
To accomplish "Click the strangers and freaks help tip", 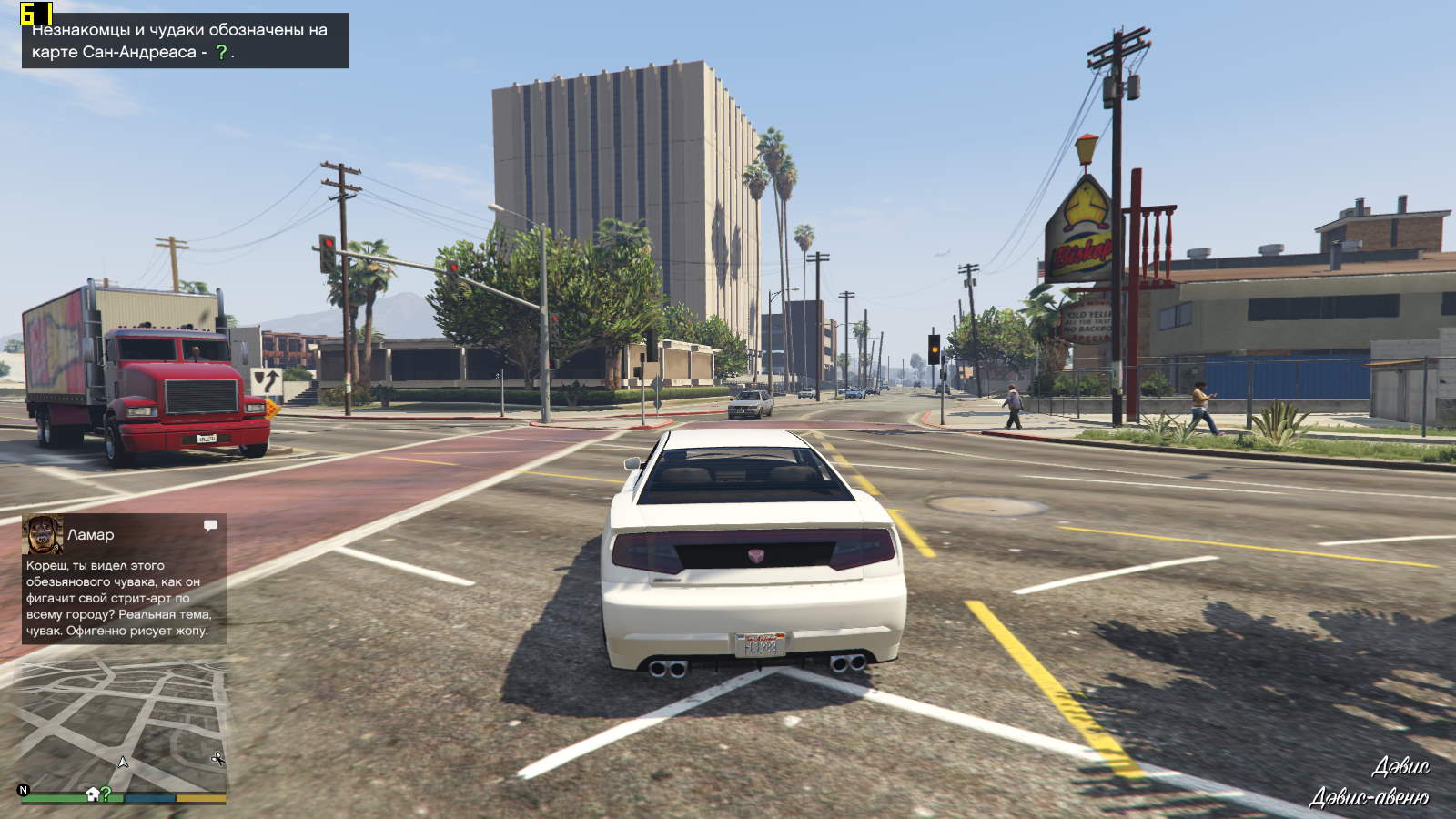I will coord(186,41).
